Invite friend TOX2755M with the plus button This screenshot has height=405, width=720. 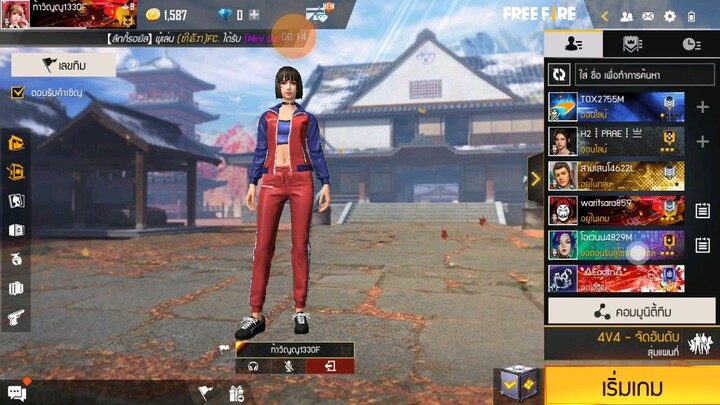(702, 107)
